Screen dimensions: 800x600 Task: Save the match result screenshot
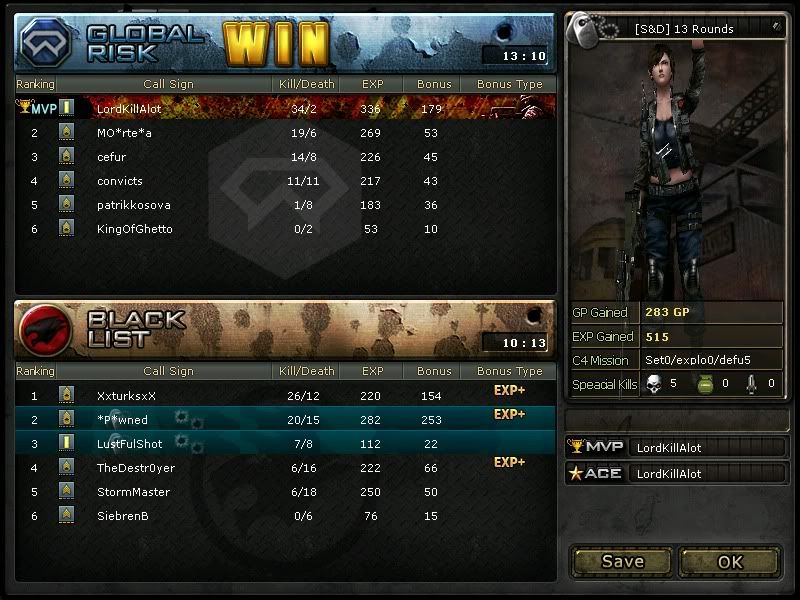point(622,561)
